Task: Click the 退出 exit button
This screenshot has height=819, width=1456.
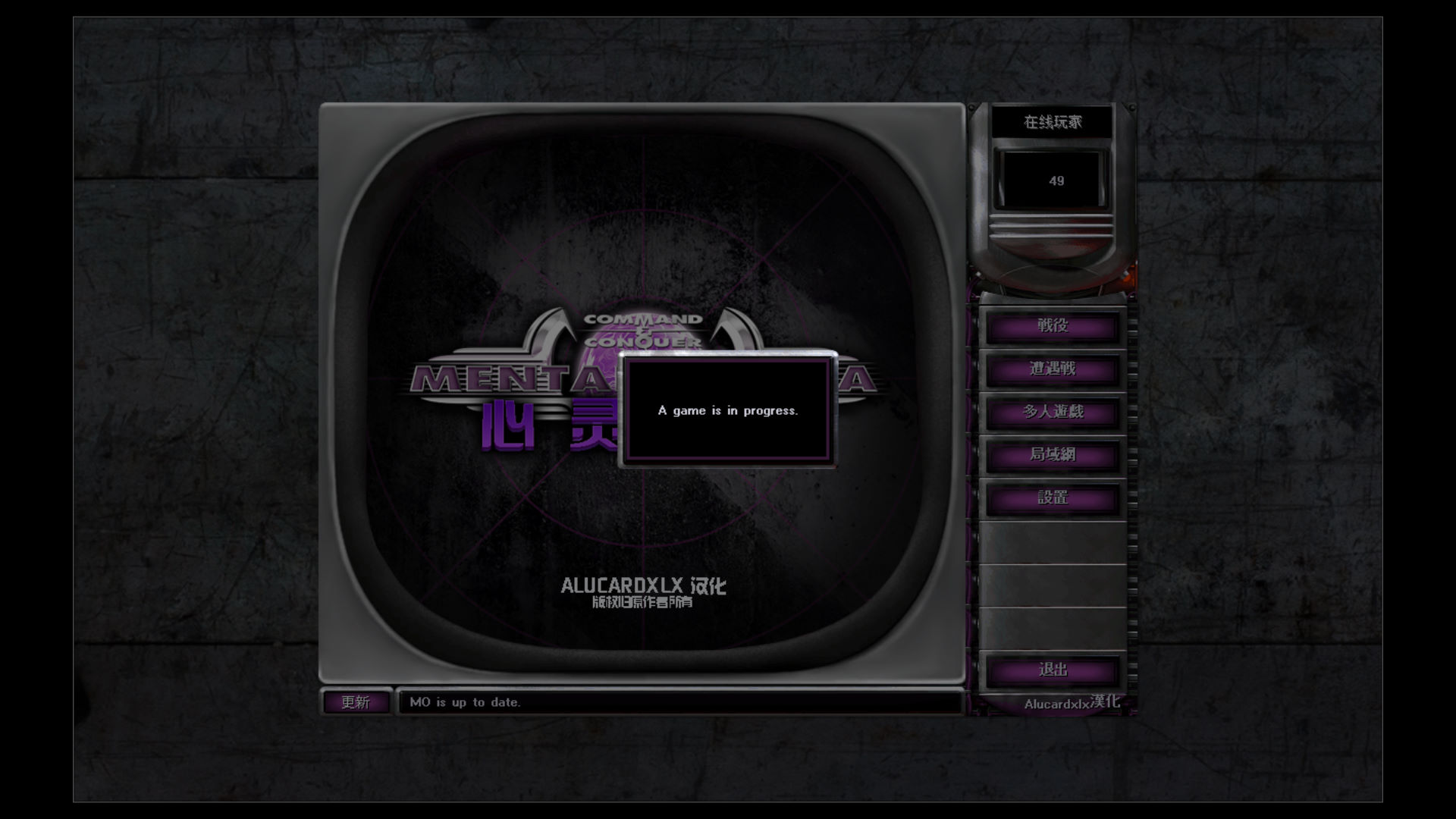Action: point(1052,671)
